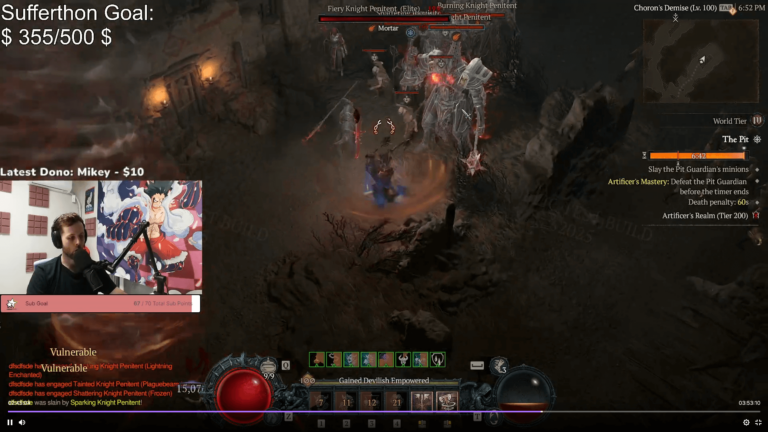
Task: Activate the skill slot on cooldown 7
Action: coord(321,401)
